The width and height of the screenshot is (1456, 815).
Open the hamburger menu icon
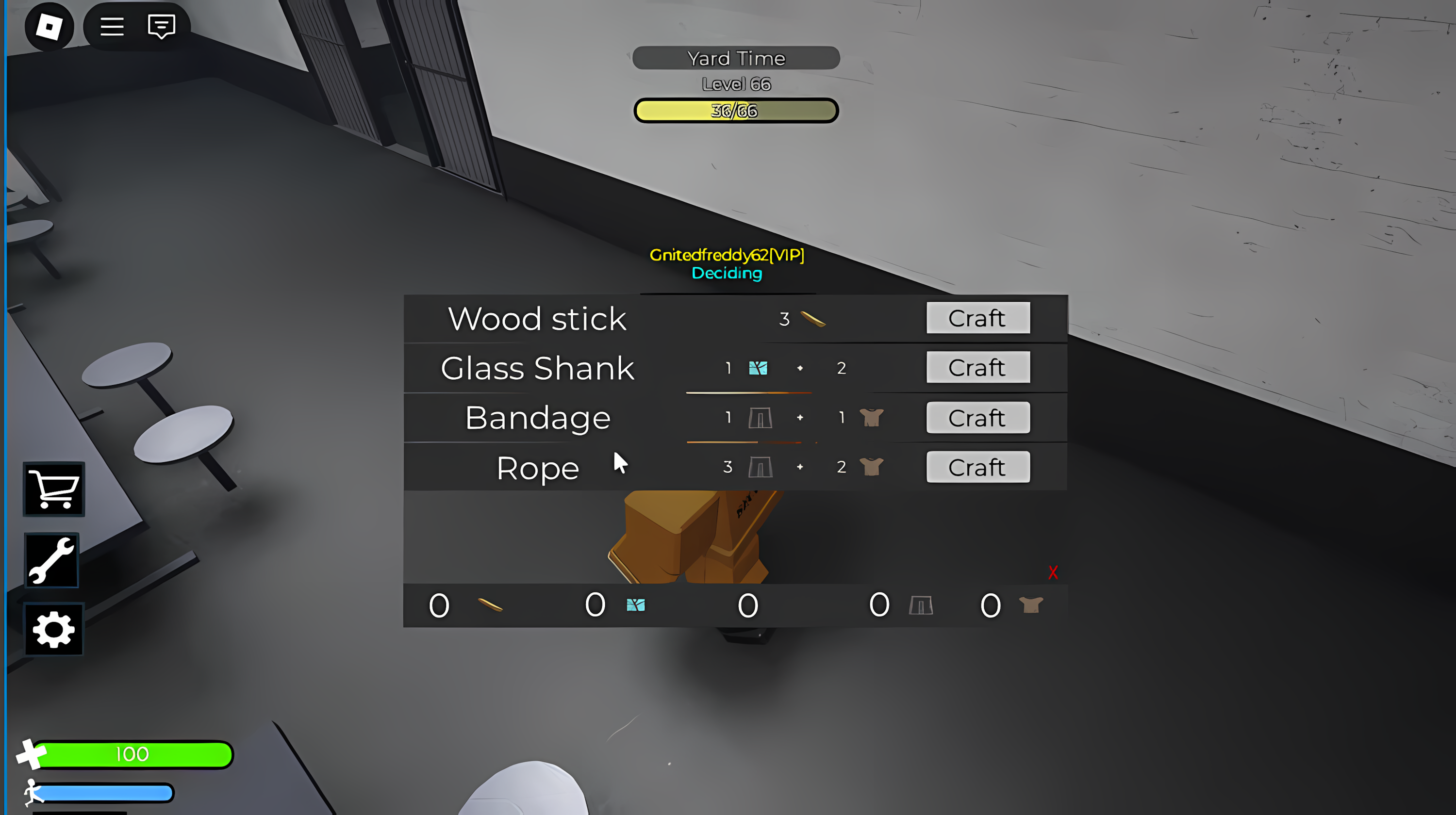(111, 26)
